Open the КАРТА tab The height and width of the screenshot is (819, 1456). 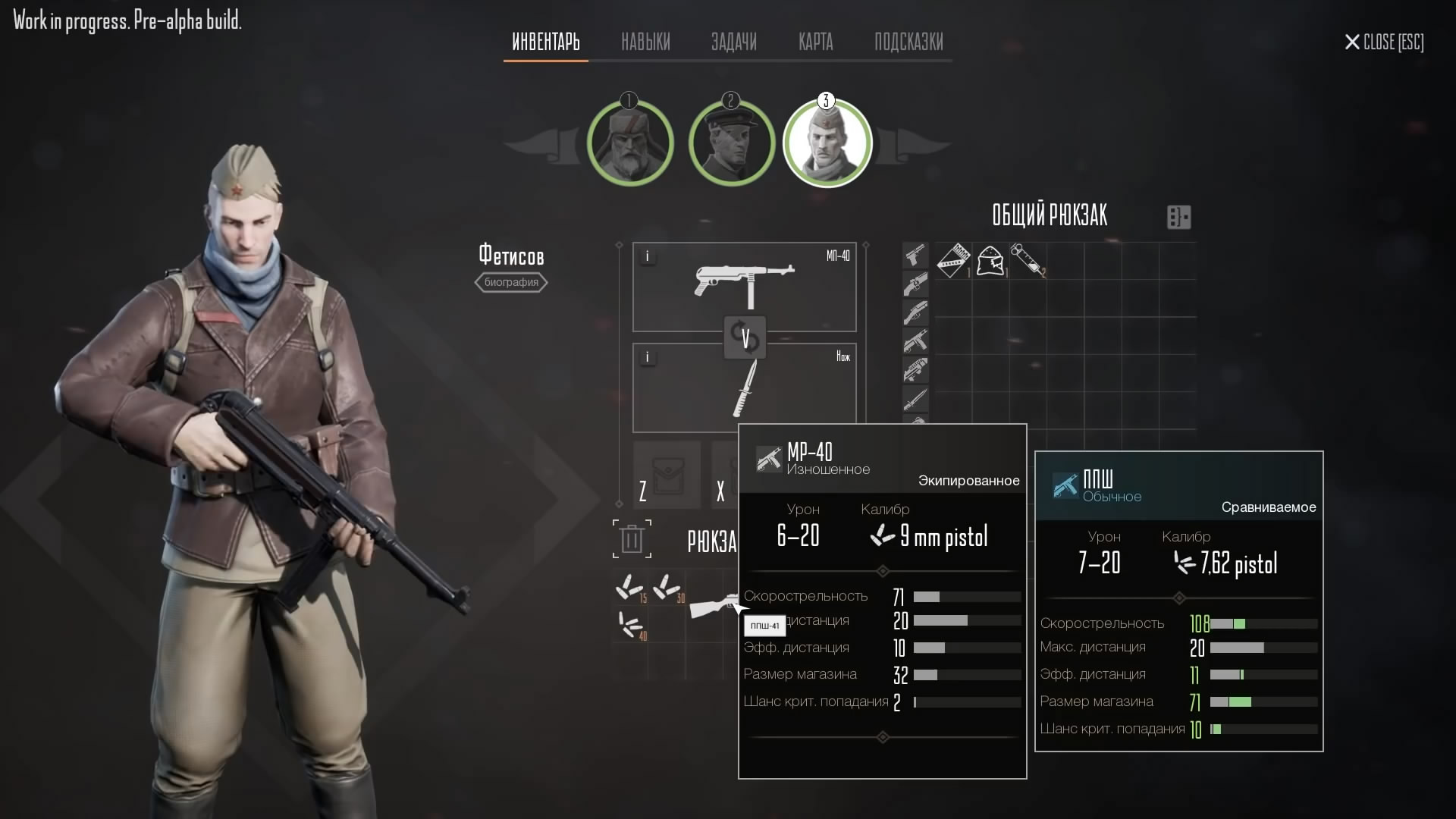click(x=815, y=42)
